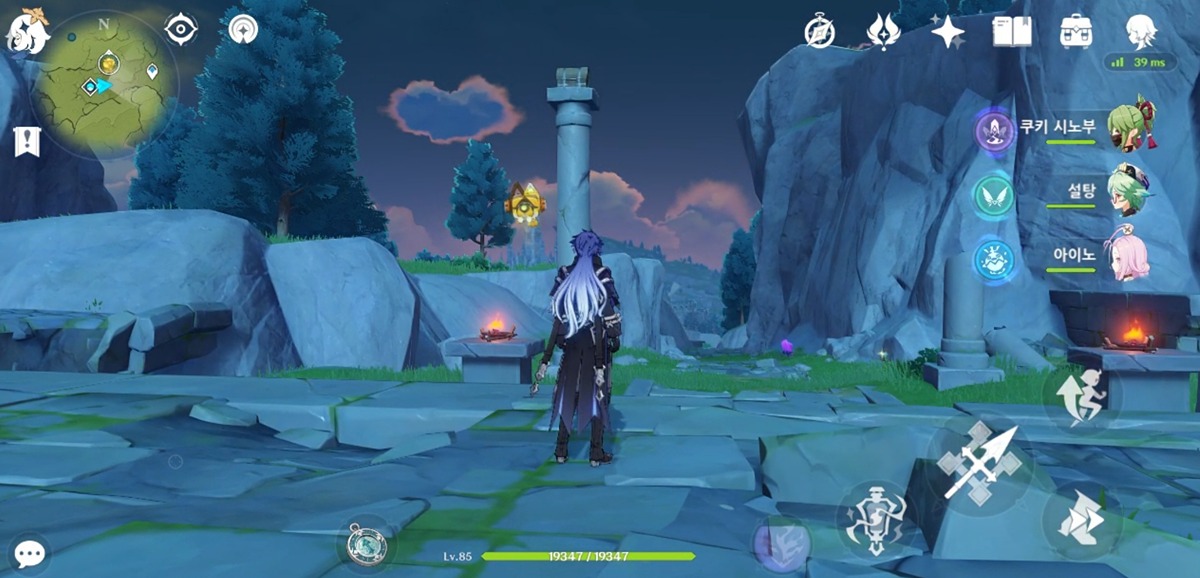Use the compass gadget quick-slot

[365, 544]
